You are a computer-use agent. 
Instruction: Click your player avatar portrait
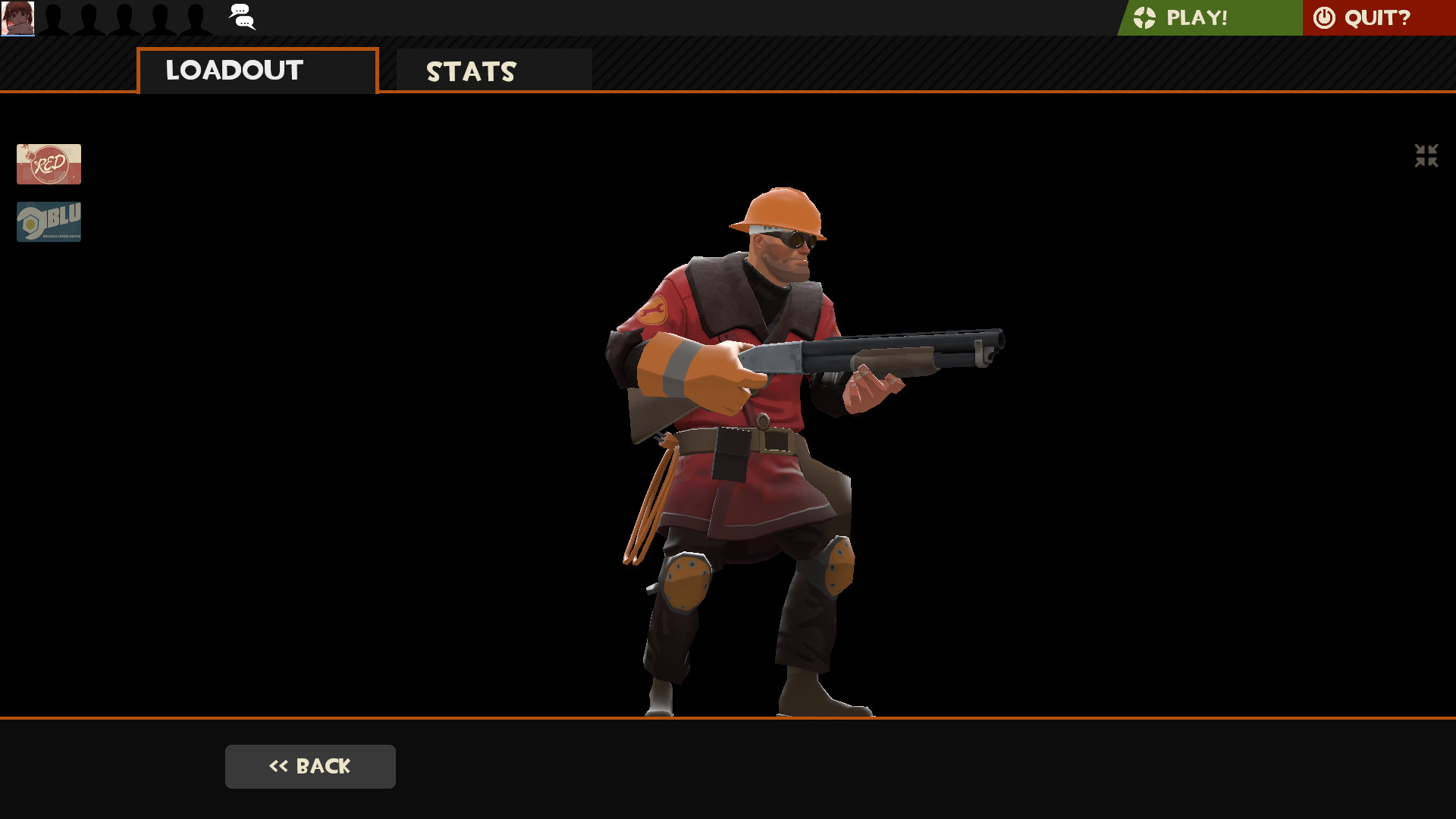tap(18, 18)
